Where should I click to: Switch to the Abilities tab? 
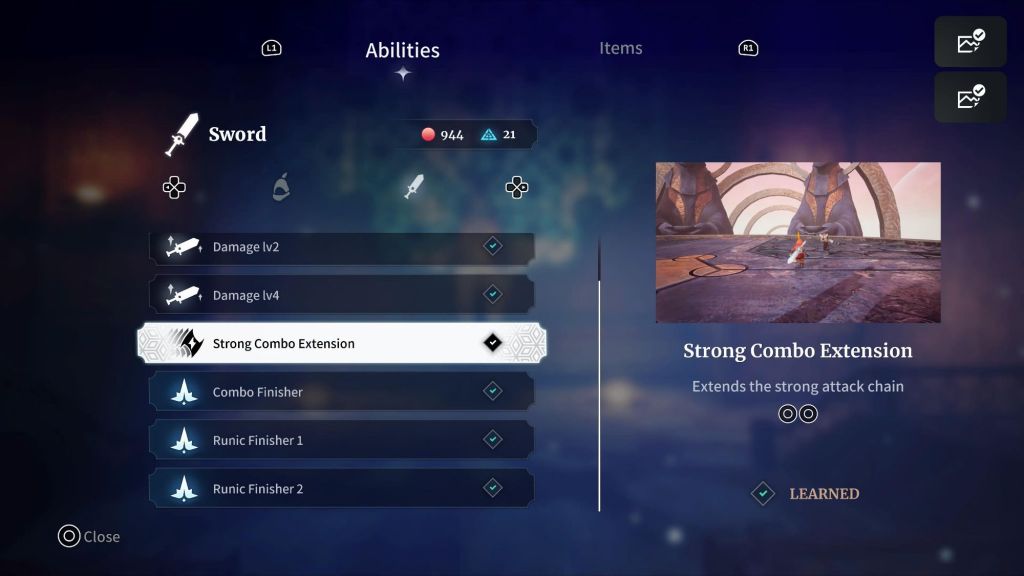[x=402, y=50]
